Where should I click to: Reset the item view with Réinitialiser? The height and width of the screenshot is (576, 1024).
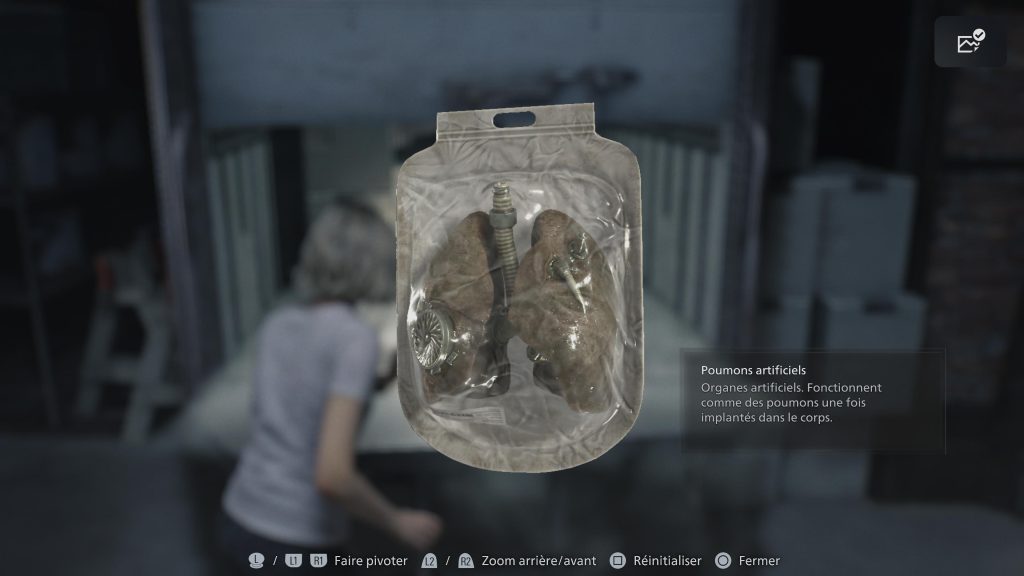(656, 561)
